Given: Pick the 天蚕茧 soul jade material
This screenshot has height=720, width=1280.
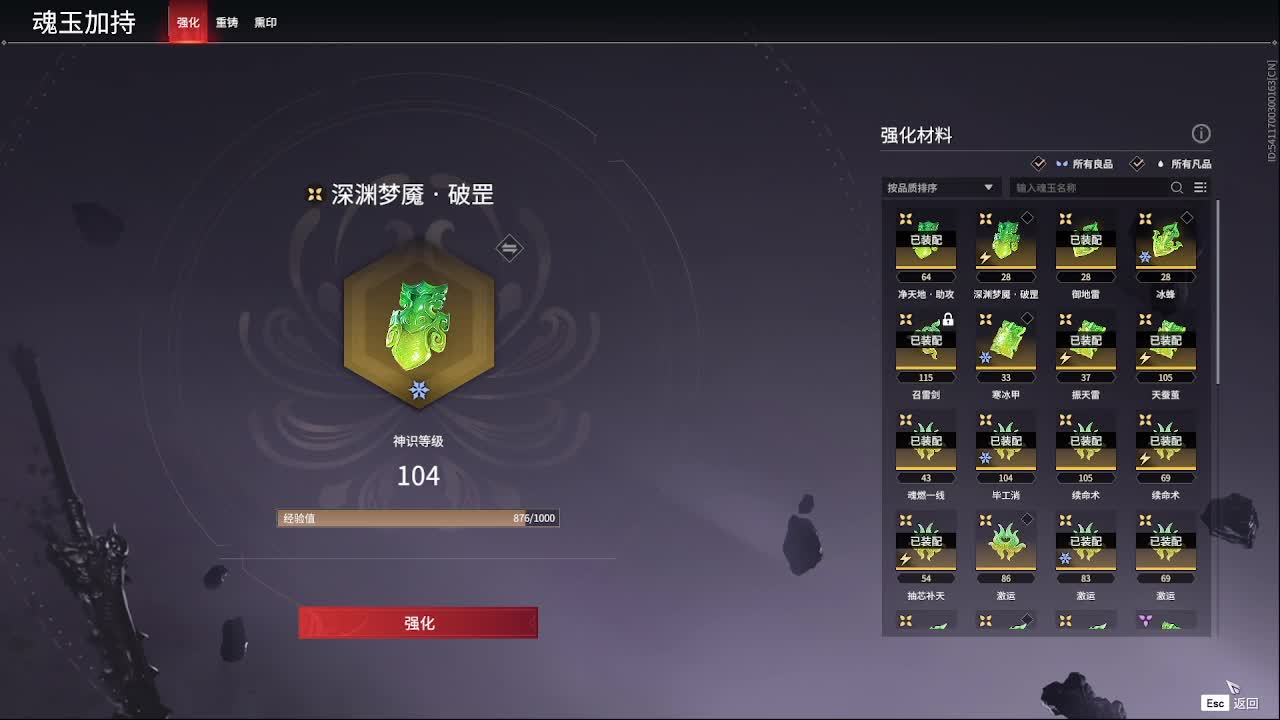Looking at the screenshot, I should click(x=1165, y=345).
